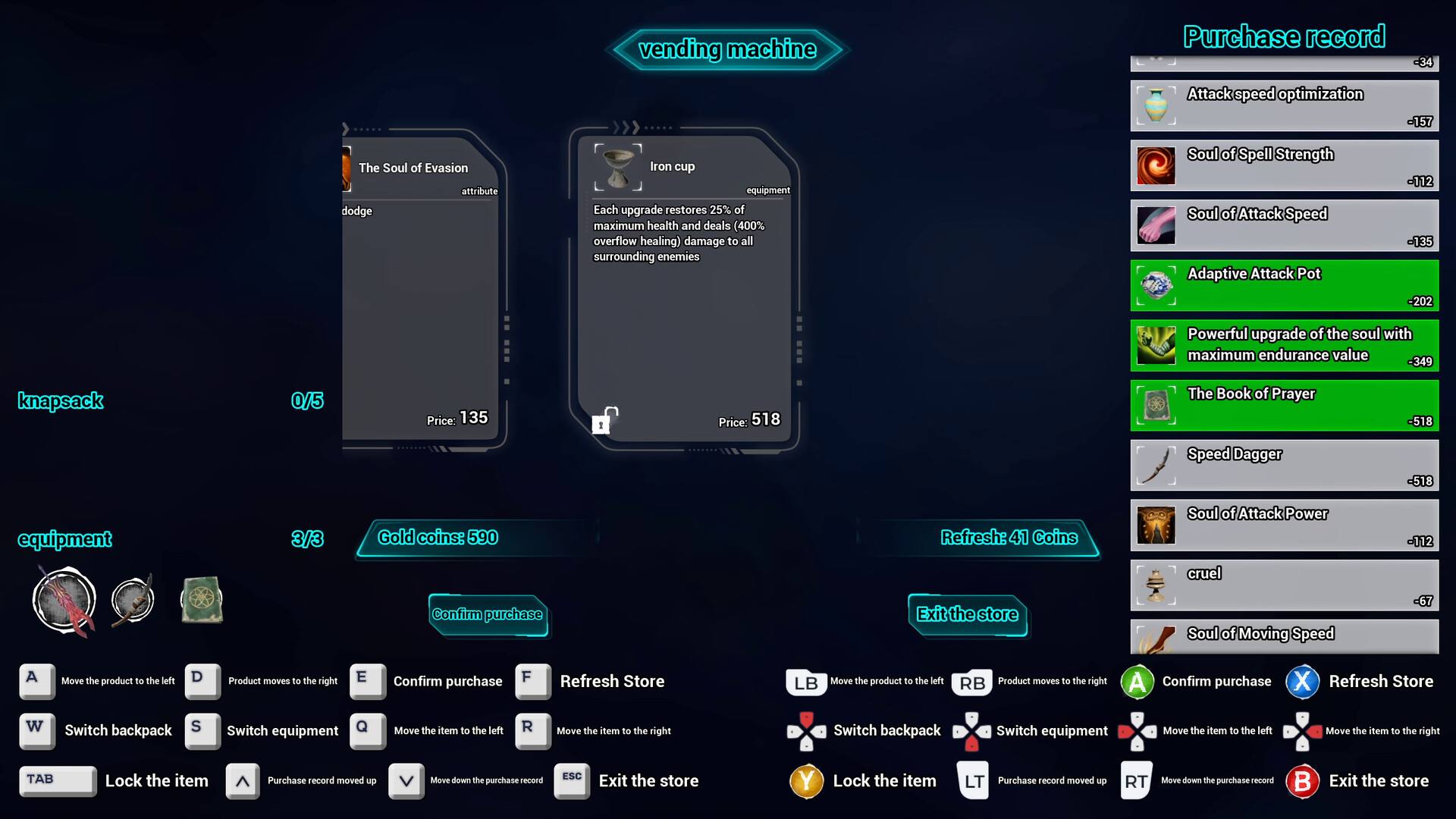Screen dimensions: 1456x819
Task: Select the Soul of Moving Speed icon
Action: (1156, 637)
